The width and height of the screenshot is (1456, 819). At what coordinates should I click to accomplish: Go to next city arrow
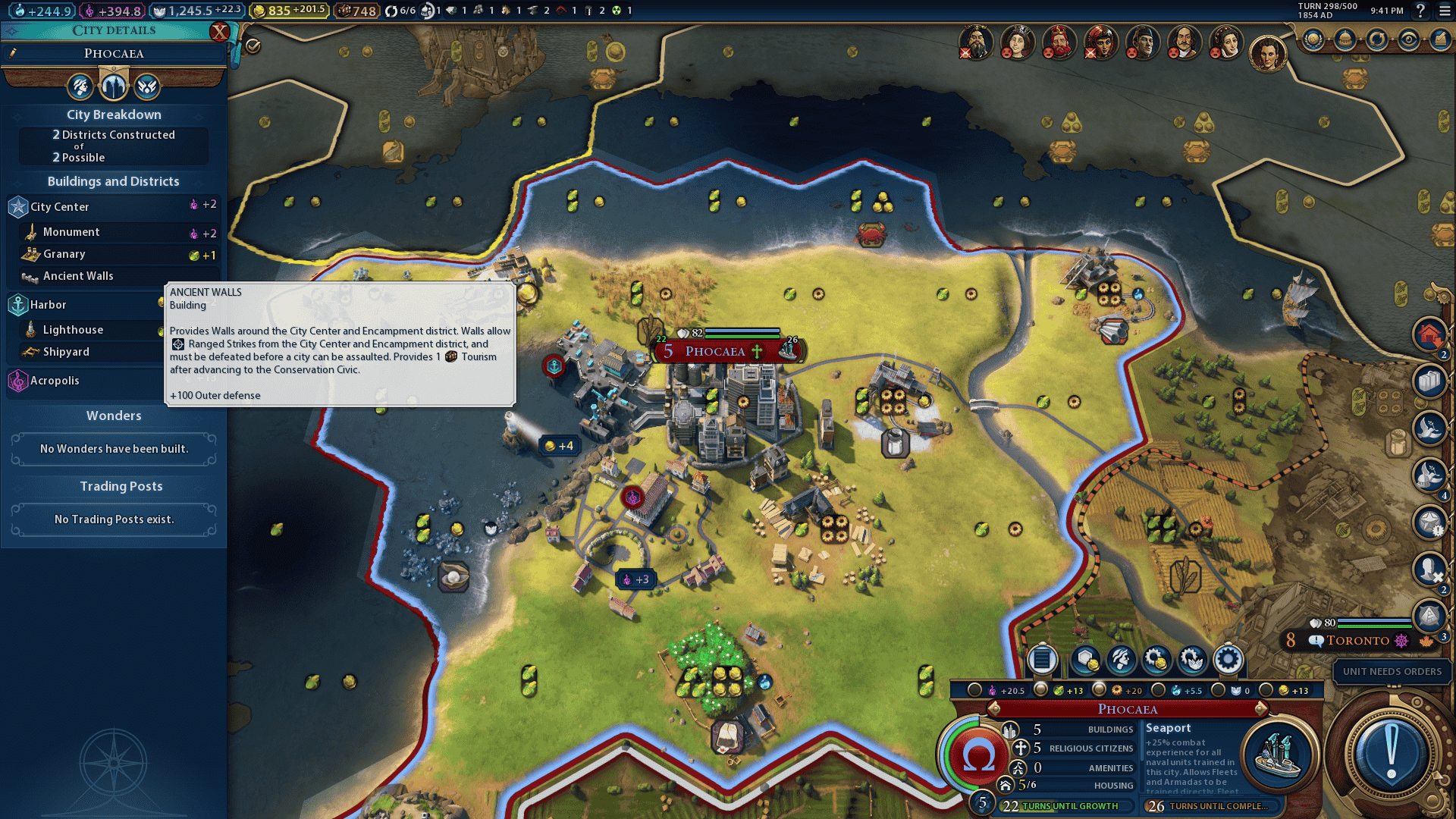coord(1261,709)
